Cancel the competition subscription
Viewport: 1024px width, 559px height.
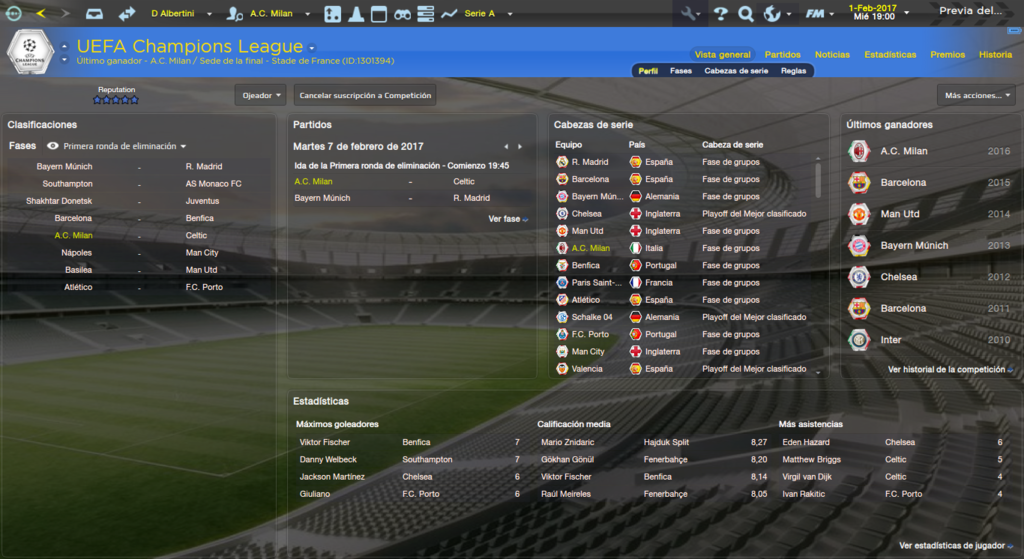coord(365,95)
